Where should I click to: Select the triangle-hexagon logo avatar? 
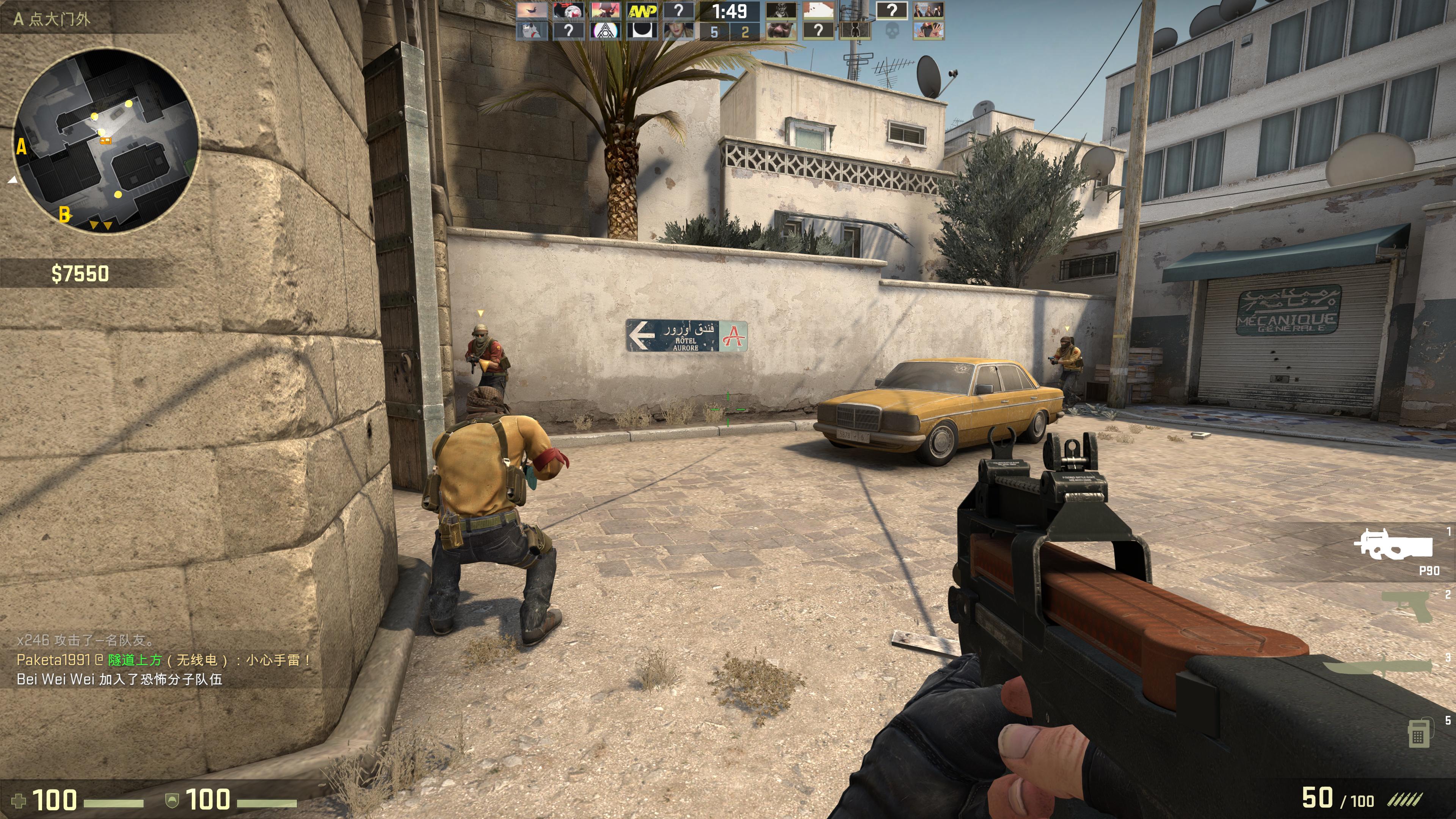(604, 30)
